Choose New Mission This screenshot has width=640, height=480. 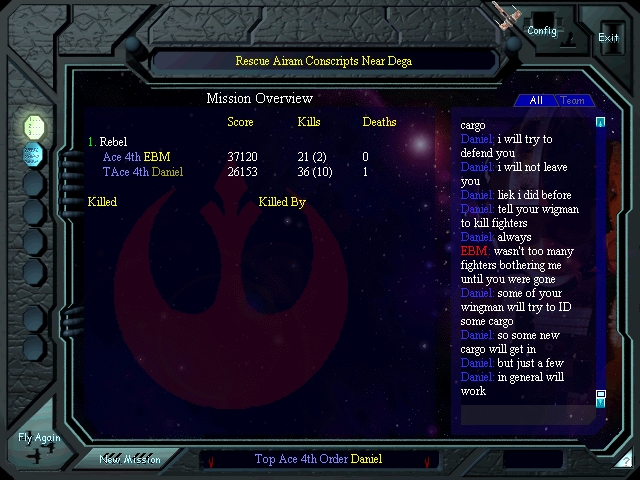(x=130, y=459)
